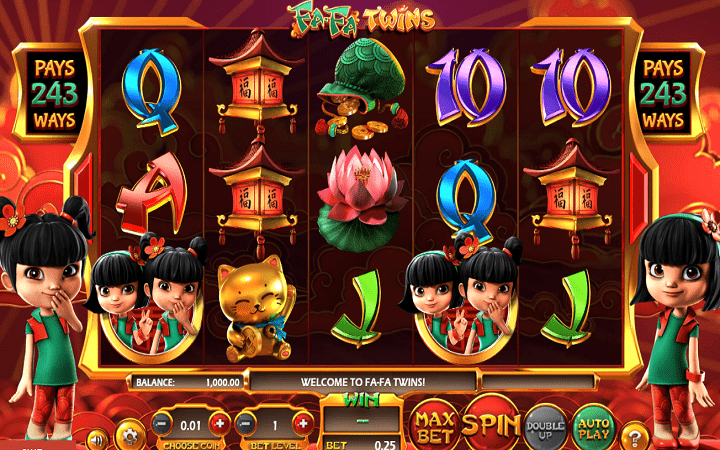
Task: Open the question mark help info
Action: [634, 436]
